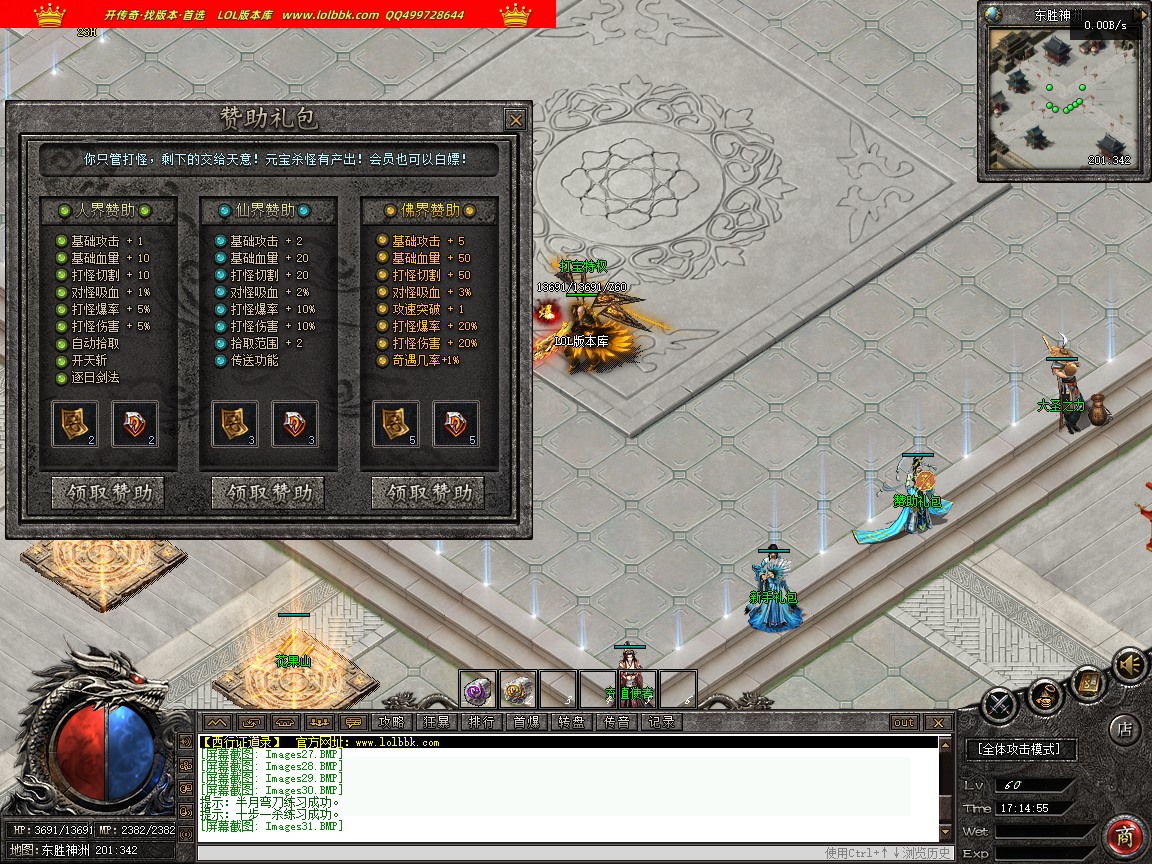Toggle the sound speaker icon
The width and height of the screenshot is (1152, 864).
pyautogui.click(x=1131, y=665)
